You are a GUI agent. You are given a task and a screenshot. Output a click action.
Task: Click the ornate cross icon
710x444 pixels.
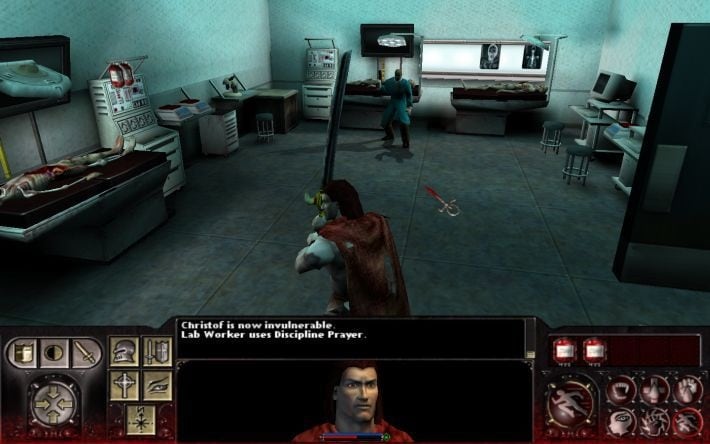[125, 385]
